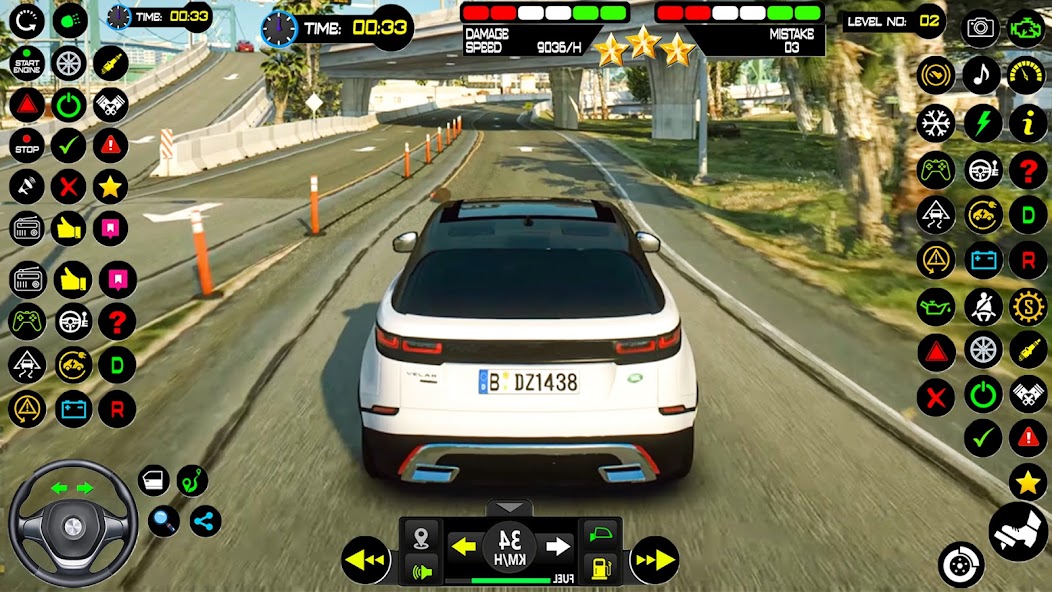The width and height of the screenshot is (1052, 592).
Task: Fasten the seatbelt icon
Action: [982, 306]
